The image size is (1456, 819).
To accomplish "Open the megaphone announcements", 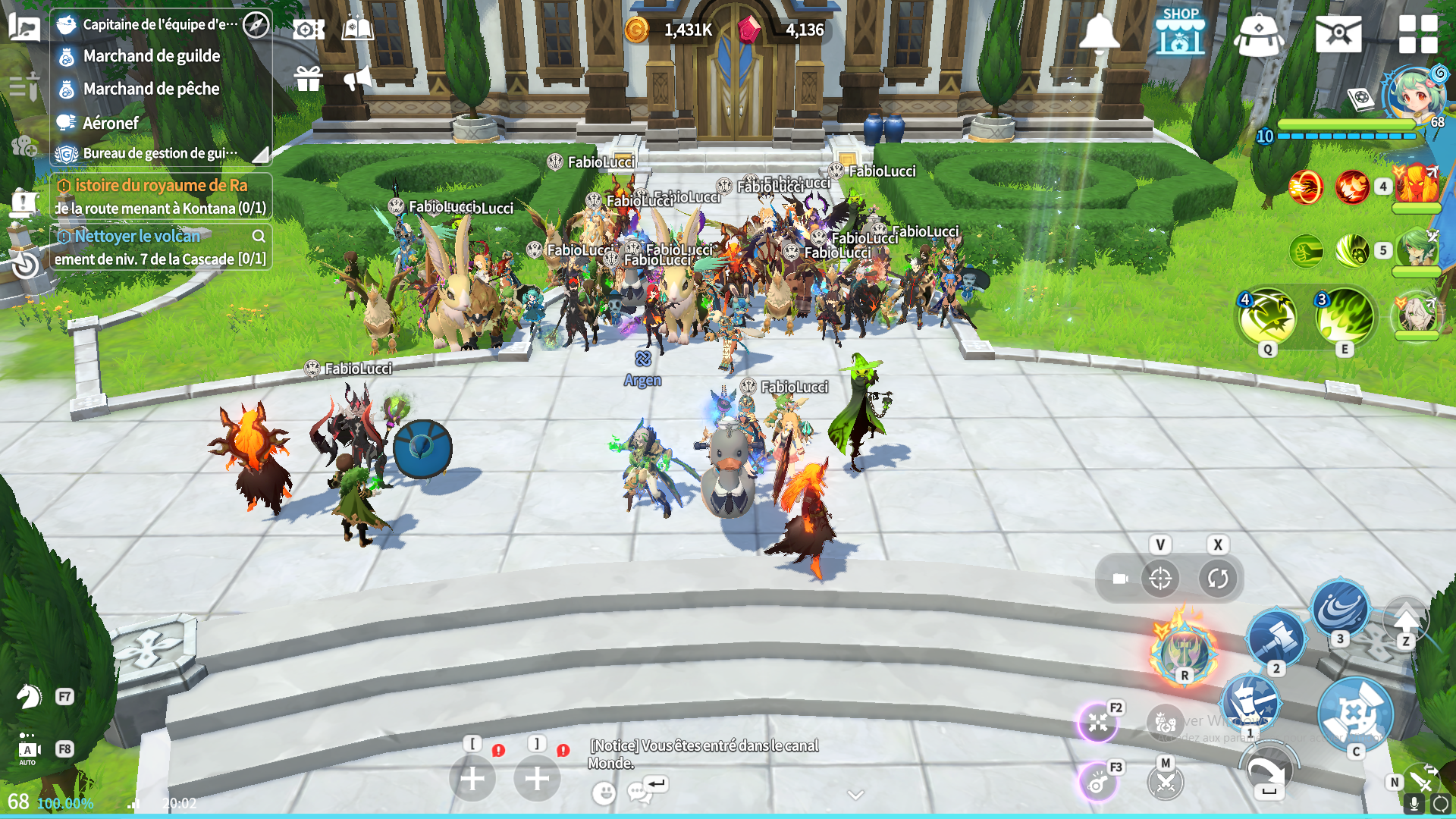I will click(357, 78).
